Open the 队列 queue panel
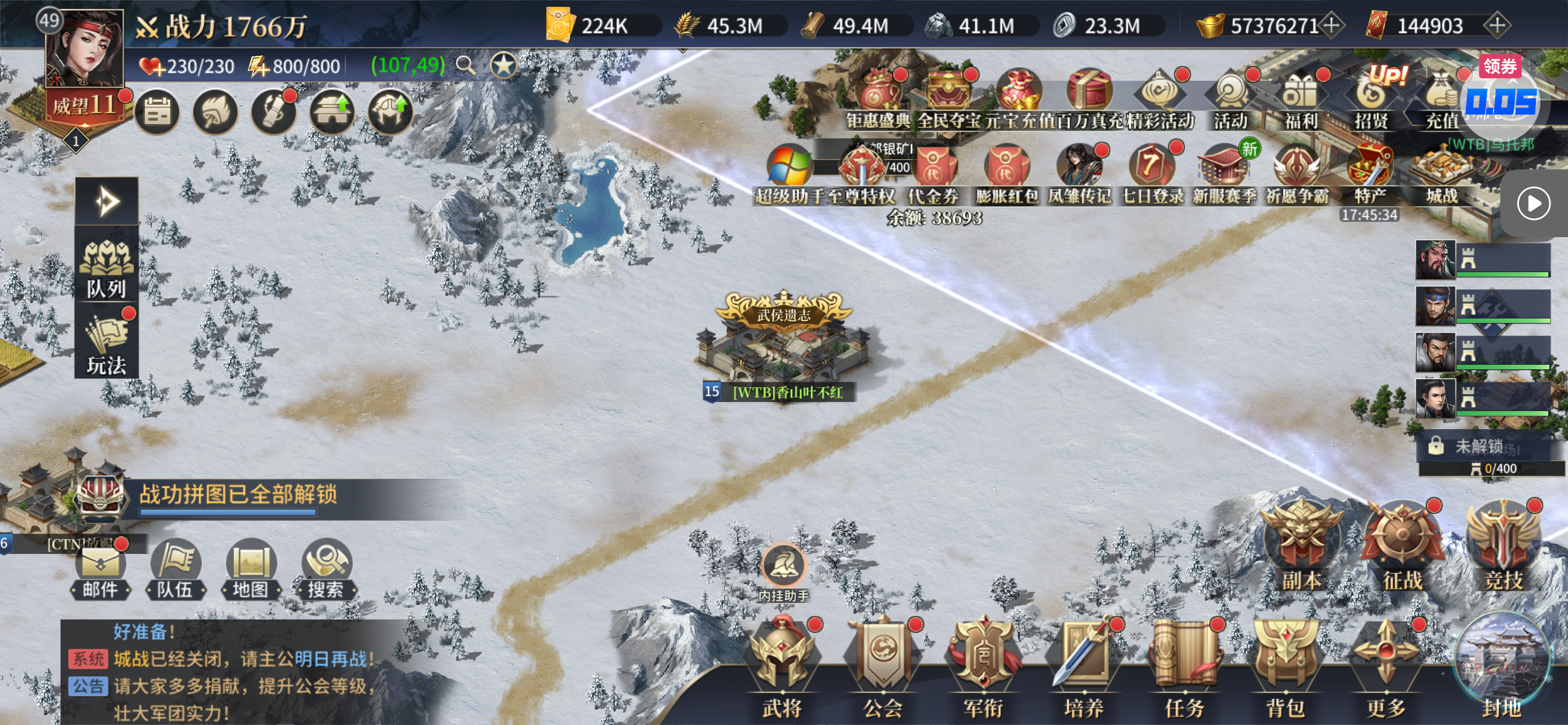1568x725 pixels. (107, 268)
